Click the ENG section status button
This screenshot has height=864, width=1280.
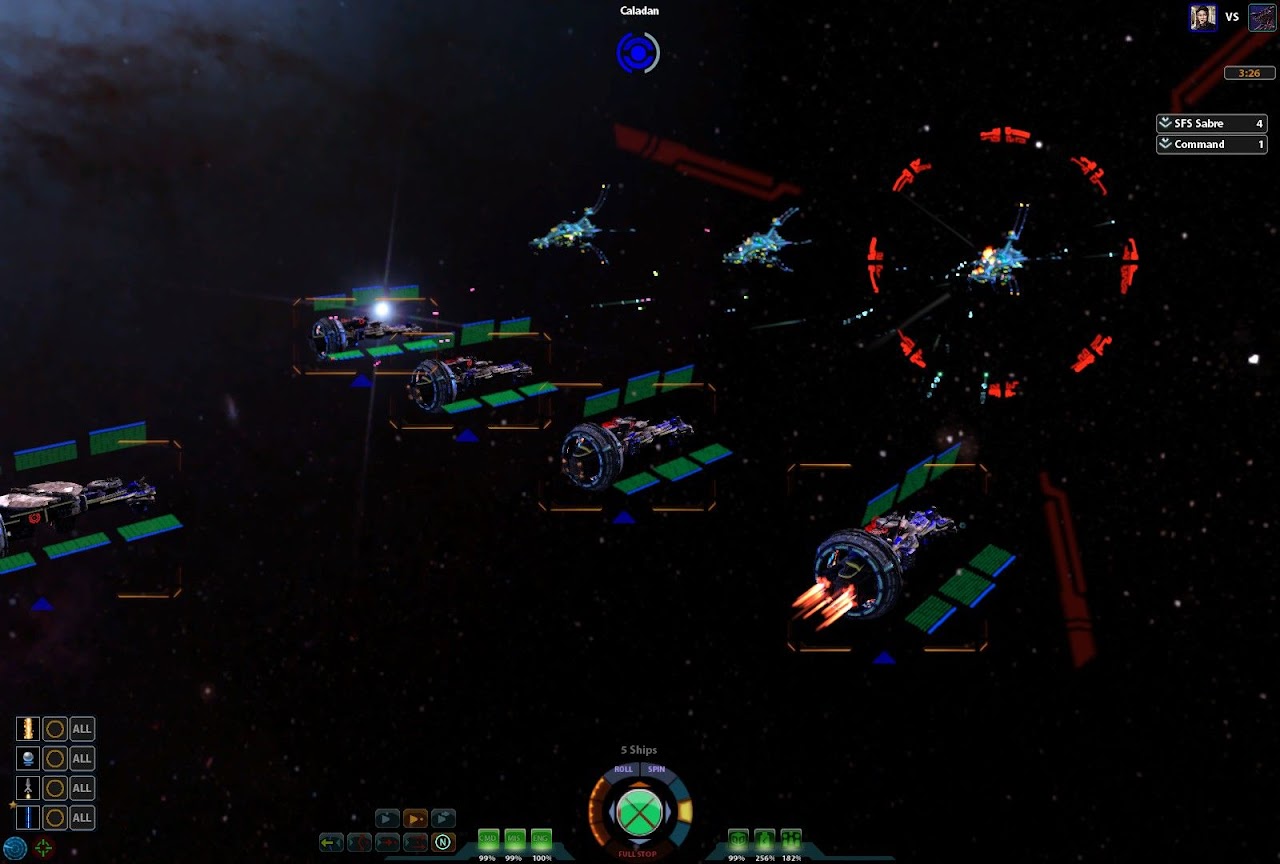(541, 839)
